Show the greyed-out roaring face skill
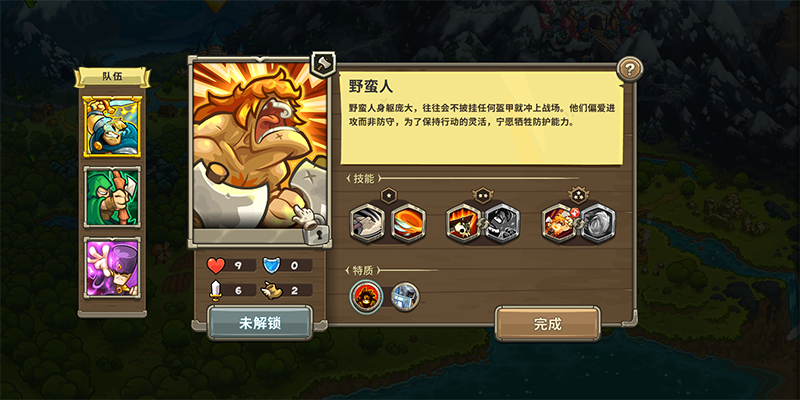The height and width of the screenshot is (400, 800). click(x=502, y=222)
